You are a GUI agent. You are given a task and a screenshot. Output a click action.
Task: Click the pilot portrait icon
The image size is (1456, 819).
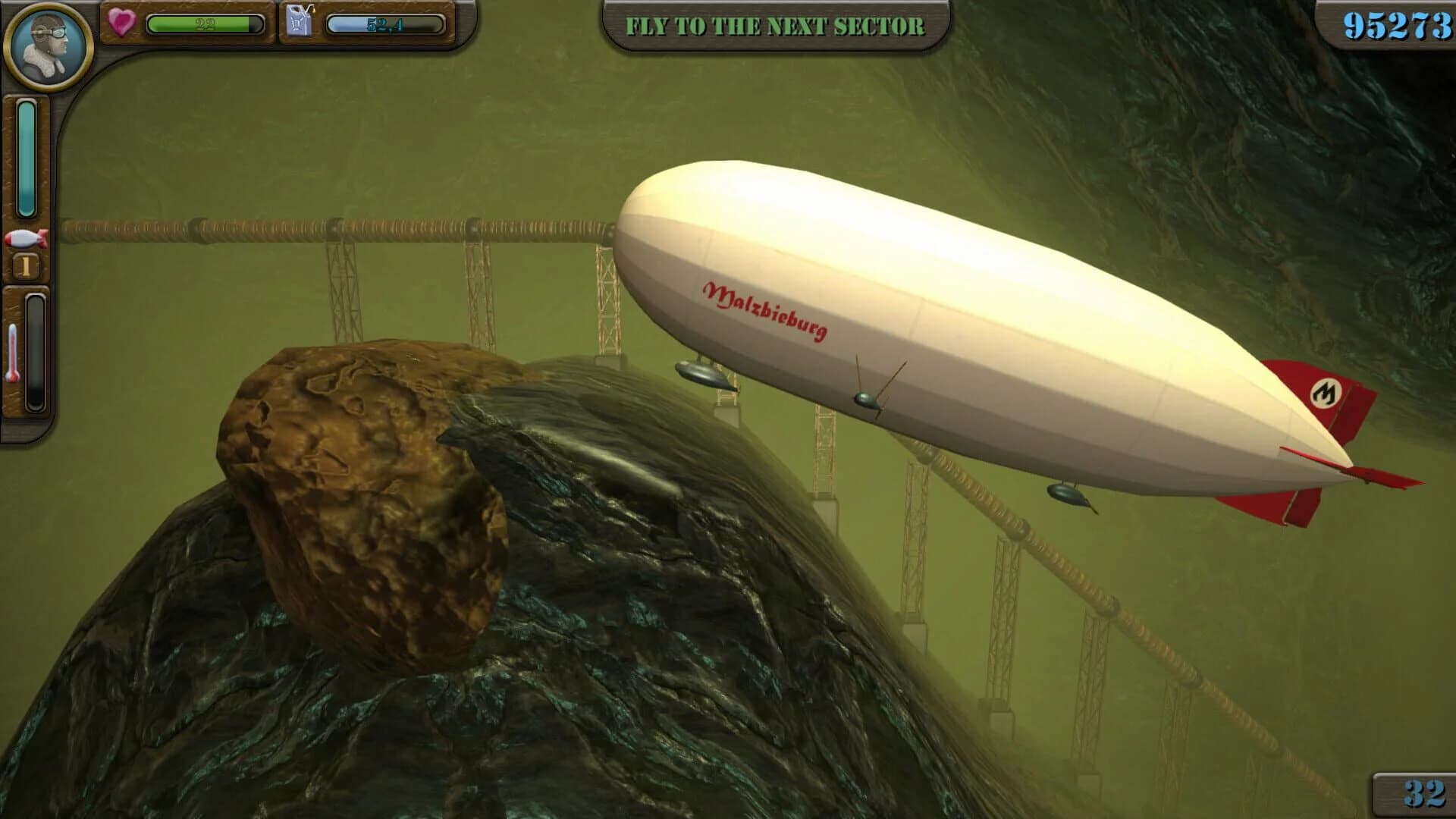pyautogui.click(x=47, y=47)
